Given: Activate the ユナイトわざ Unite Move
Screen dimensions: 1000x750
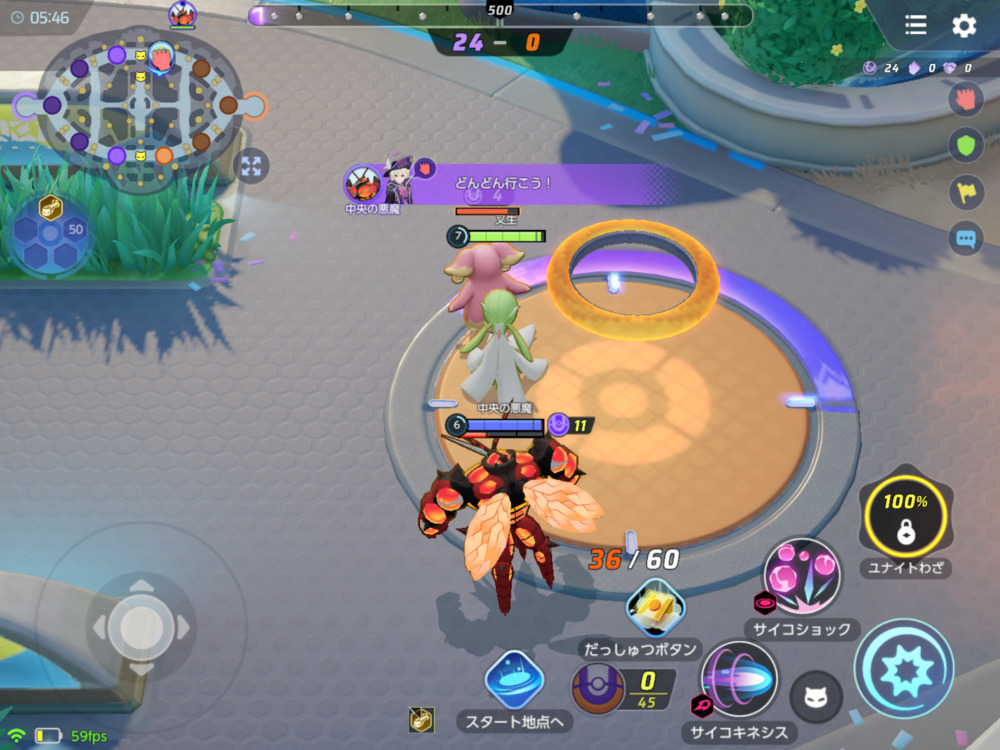Looking at the screenshot, I should (906, 517).
